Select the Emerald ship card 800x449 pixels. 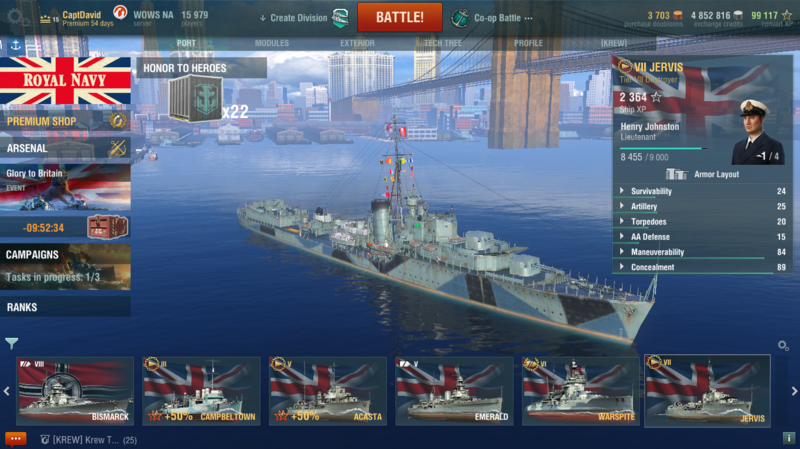tap(454, 391)
